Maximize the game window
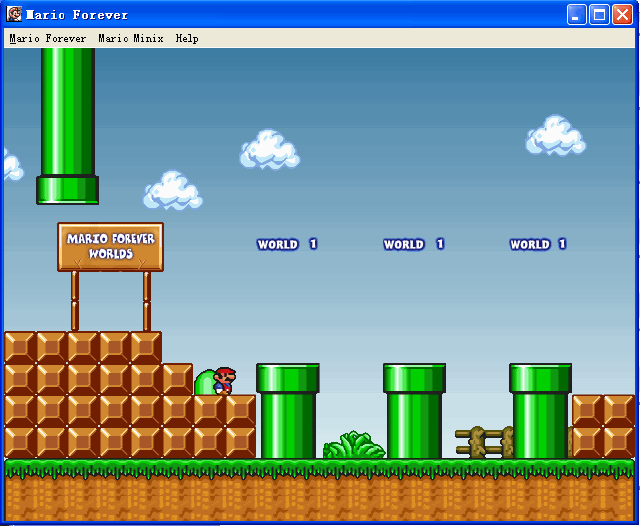The height and width of the screenshot is (526, 640). (599, 14)
